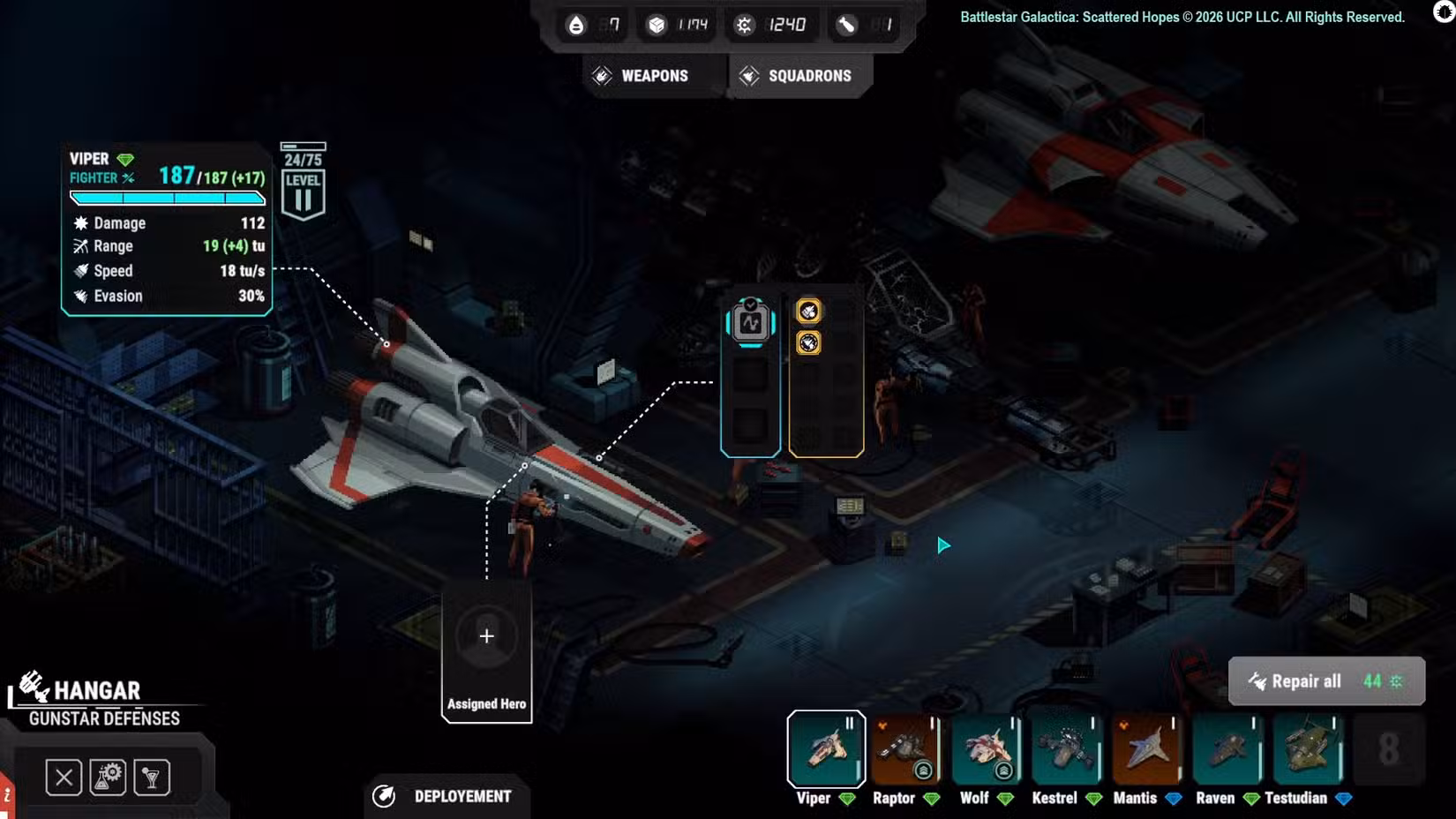The height and width of the screenshot is (819, 1456).
Task: Click the upper yellow weapon upgrade slot
Action: tap(807, 311)
